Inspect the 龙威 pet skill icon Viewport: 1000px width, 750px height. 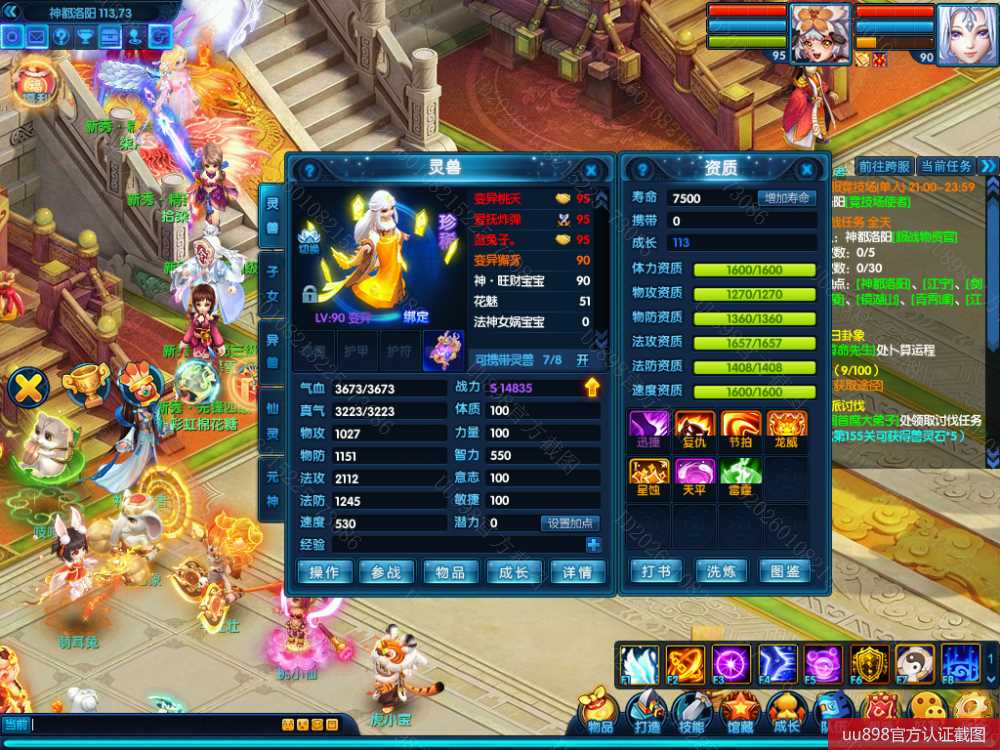click(786, 428)
